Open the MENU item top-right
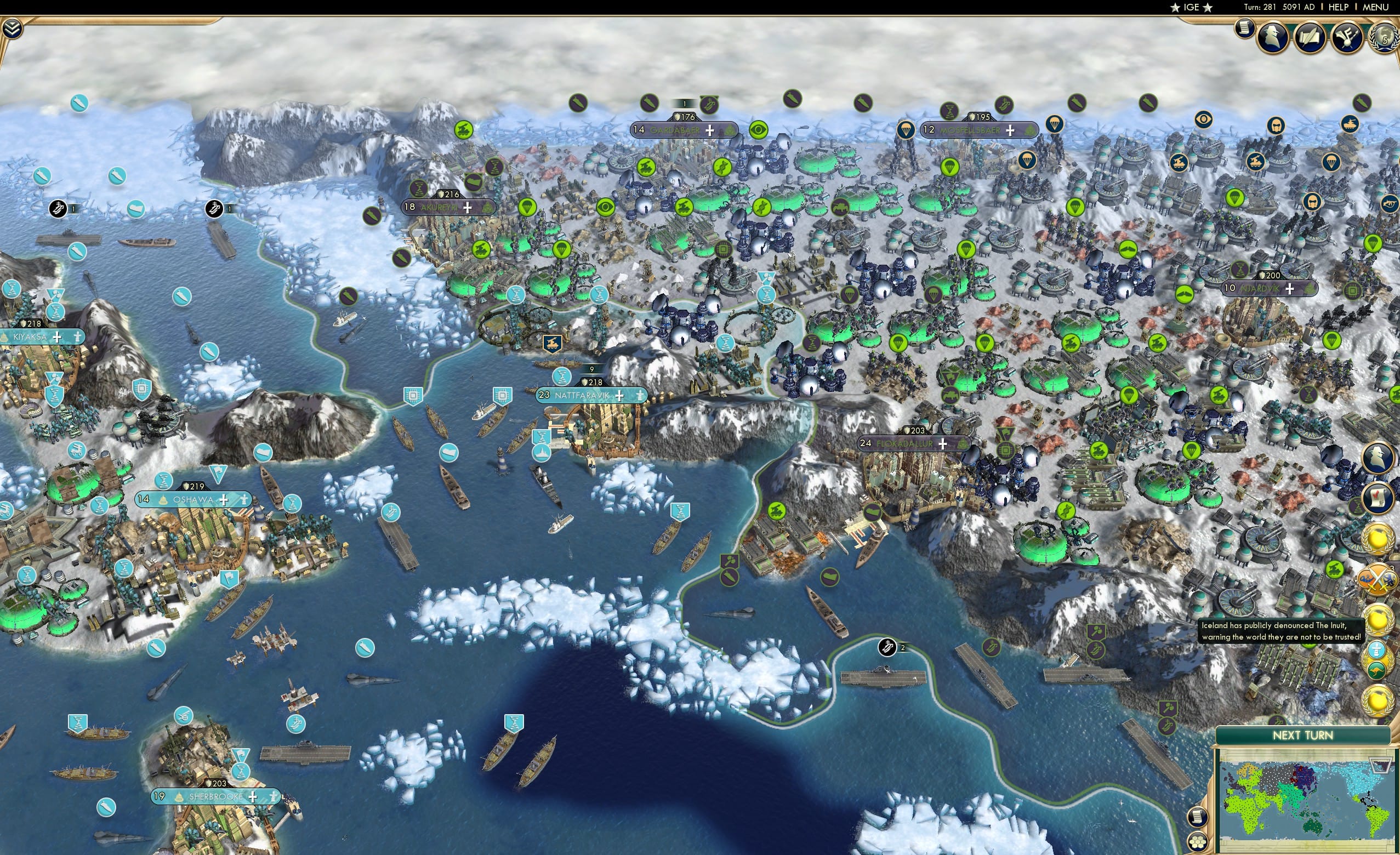Viewport: 1400px width, 855px height. (x=1375, y=7)
